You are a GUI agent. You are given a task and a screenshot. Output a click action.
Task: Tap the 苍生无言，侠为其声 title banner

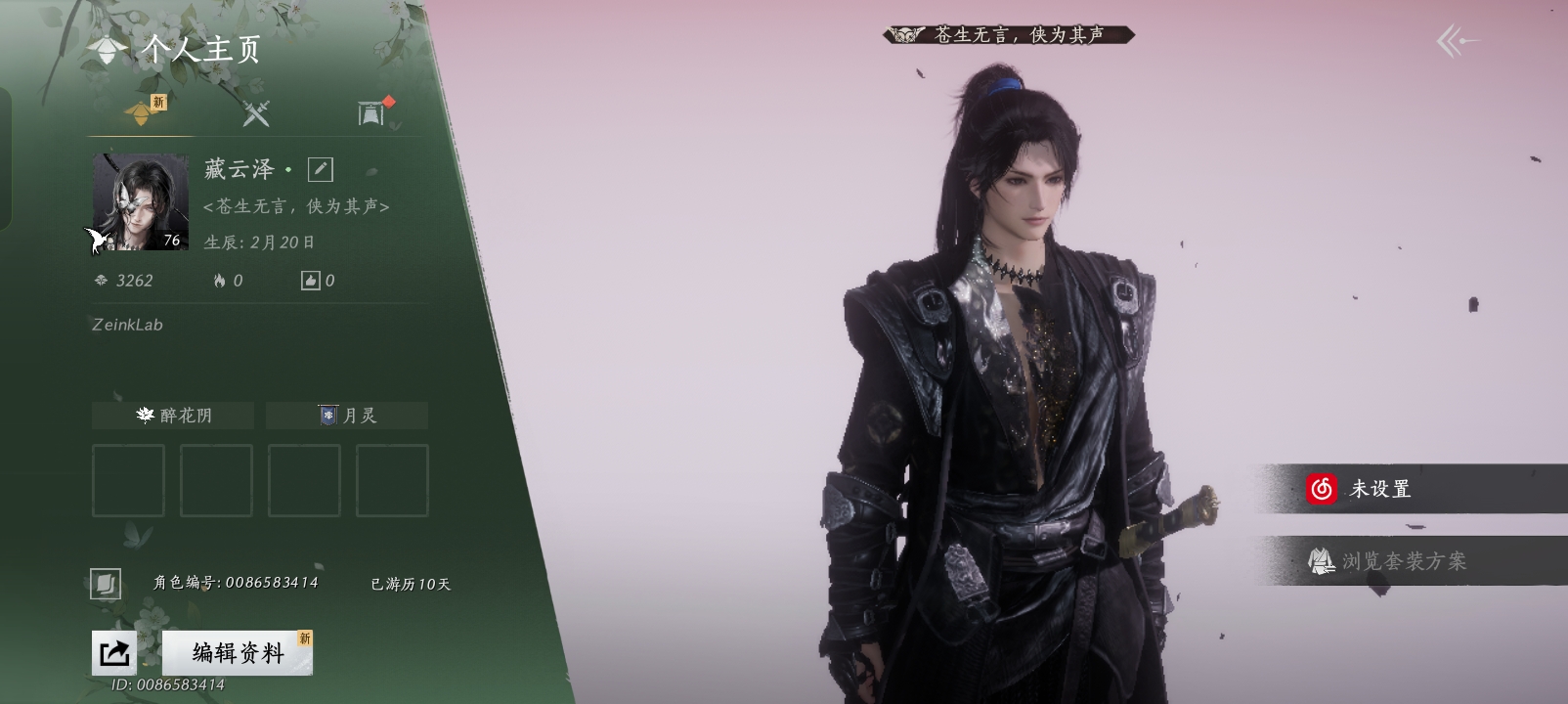click(1009, 35)
